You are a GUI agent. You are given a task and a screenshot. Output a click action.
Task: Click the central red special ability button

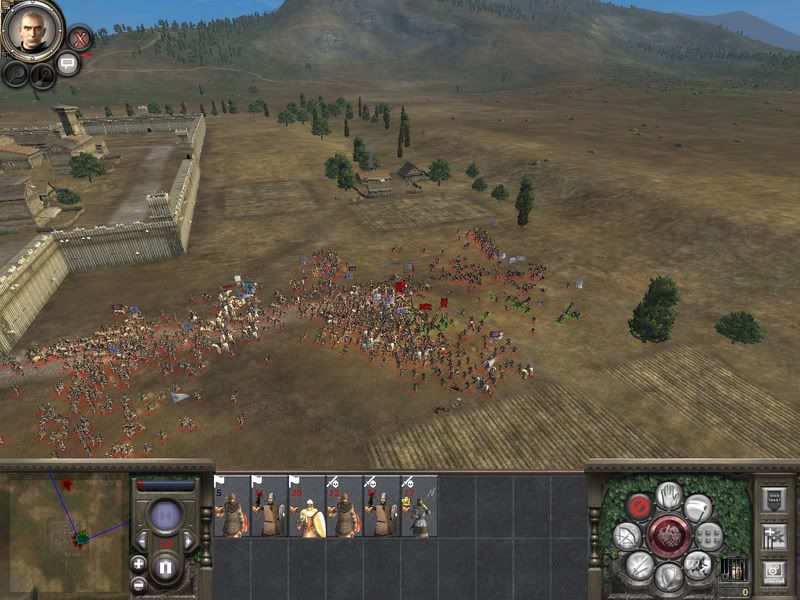[x=668, y=536]
